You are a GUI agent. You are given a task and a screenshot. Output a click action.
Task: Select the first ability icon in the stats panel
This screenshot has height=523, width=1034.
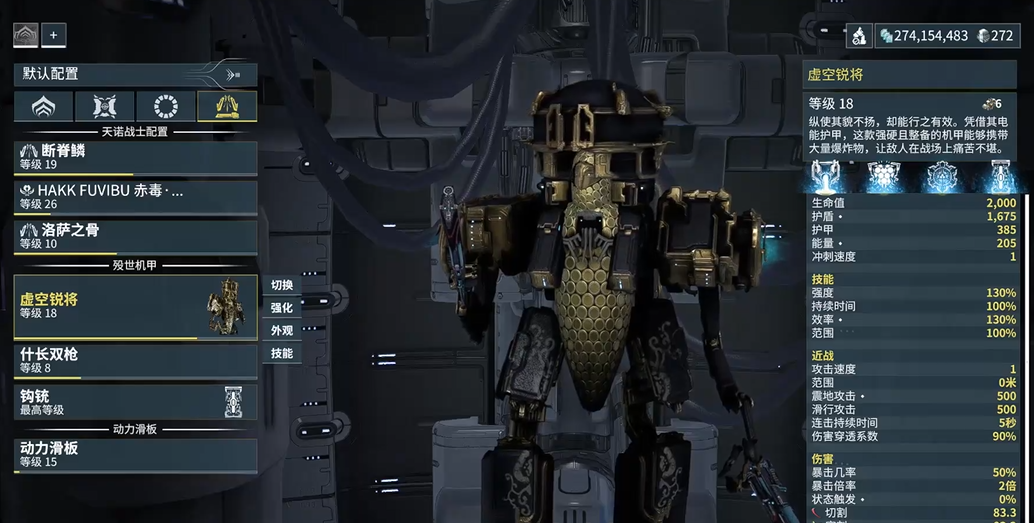coord(826,176)
